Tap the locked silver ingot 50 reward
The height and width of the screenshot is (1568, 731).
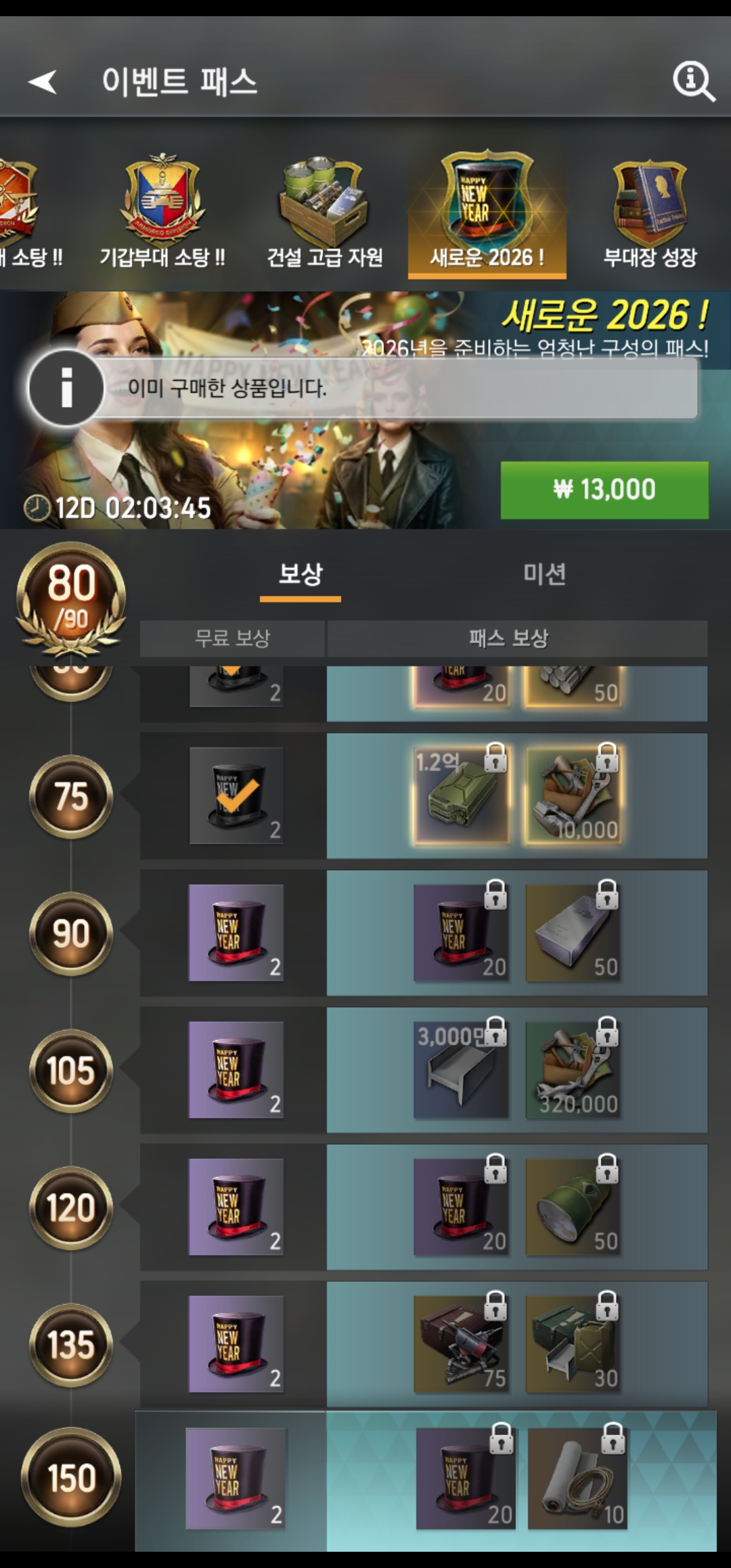click(x=573, y=933)
